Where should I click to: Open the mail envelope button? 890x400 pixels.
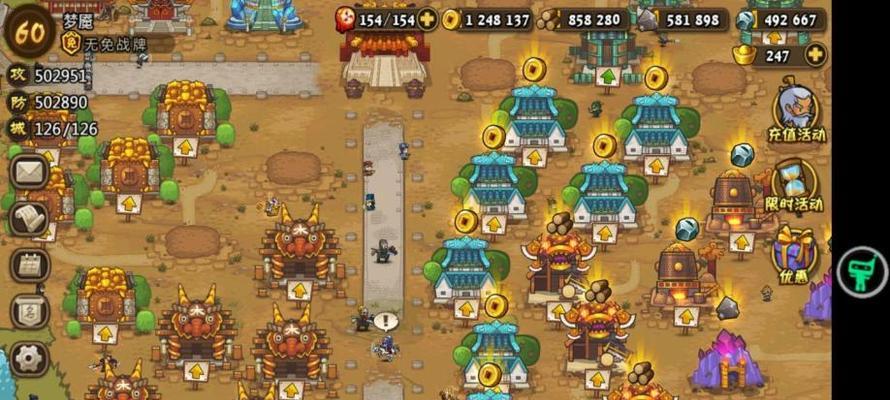coord(30,171)
